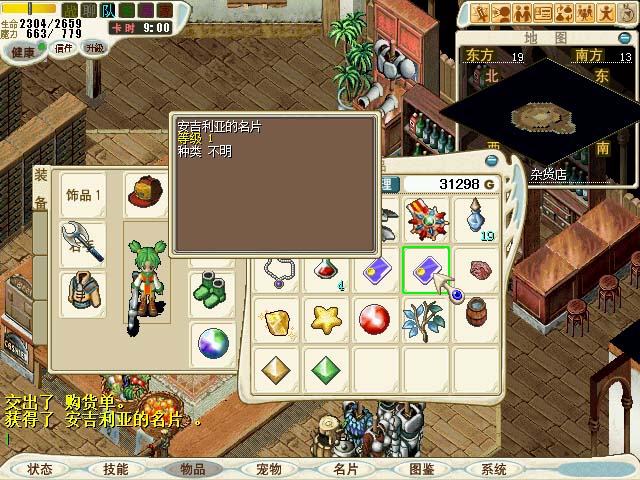Viewport: 640px width, 480px height.
Task: Select the green-highlighted name card item
Action: point(426,270)
